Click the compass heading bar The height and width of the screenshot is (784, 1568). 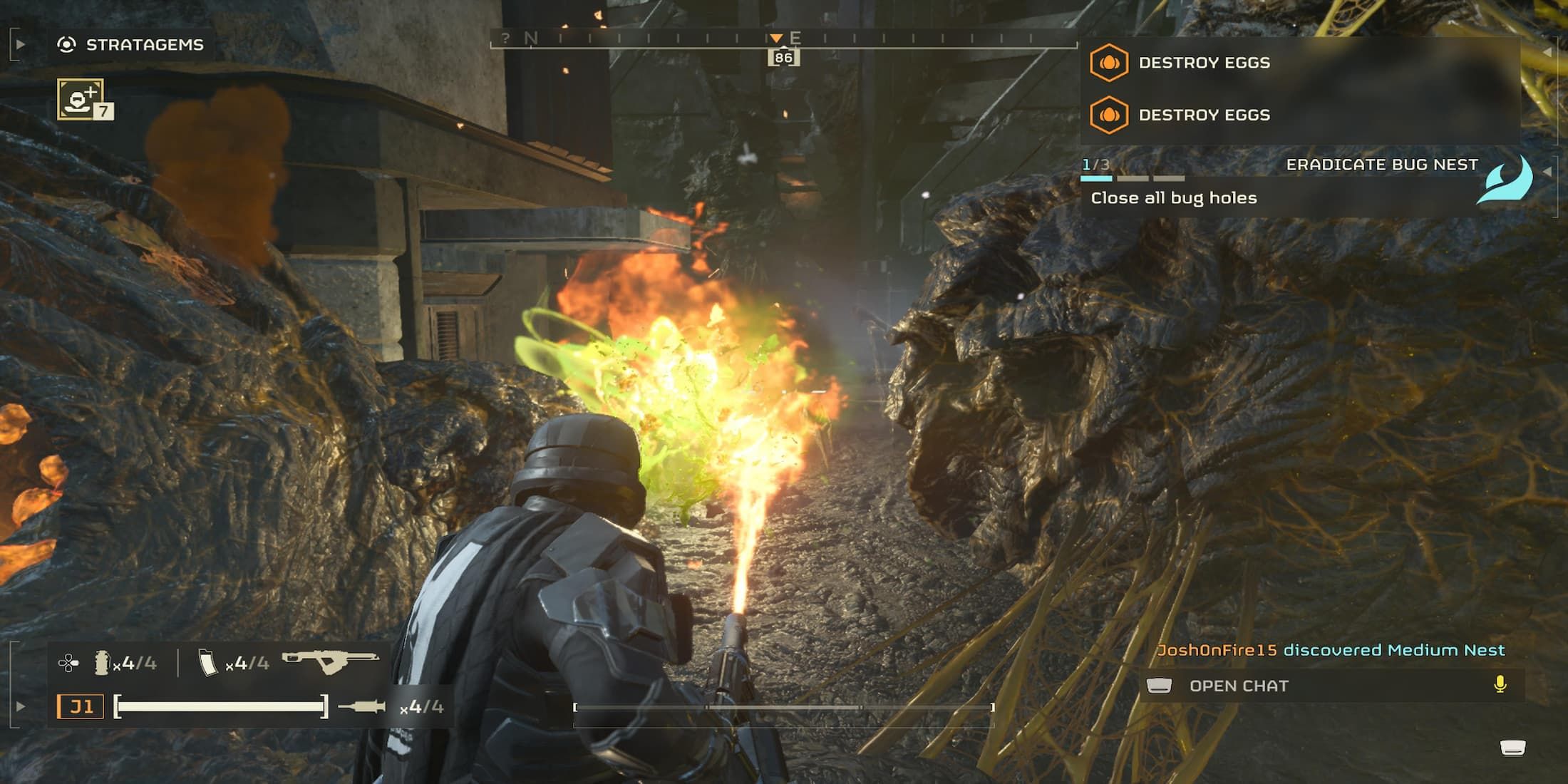point(783,40)
